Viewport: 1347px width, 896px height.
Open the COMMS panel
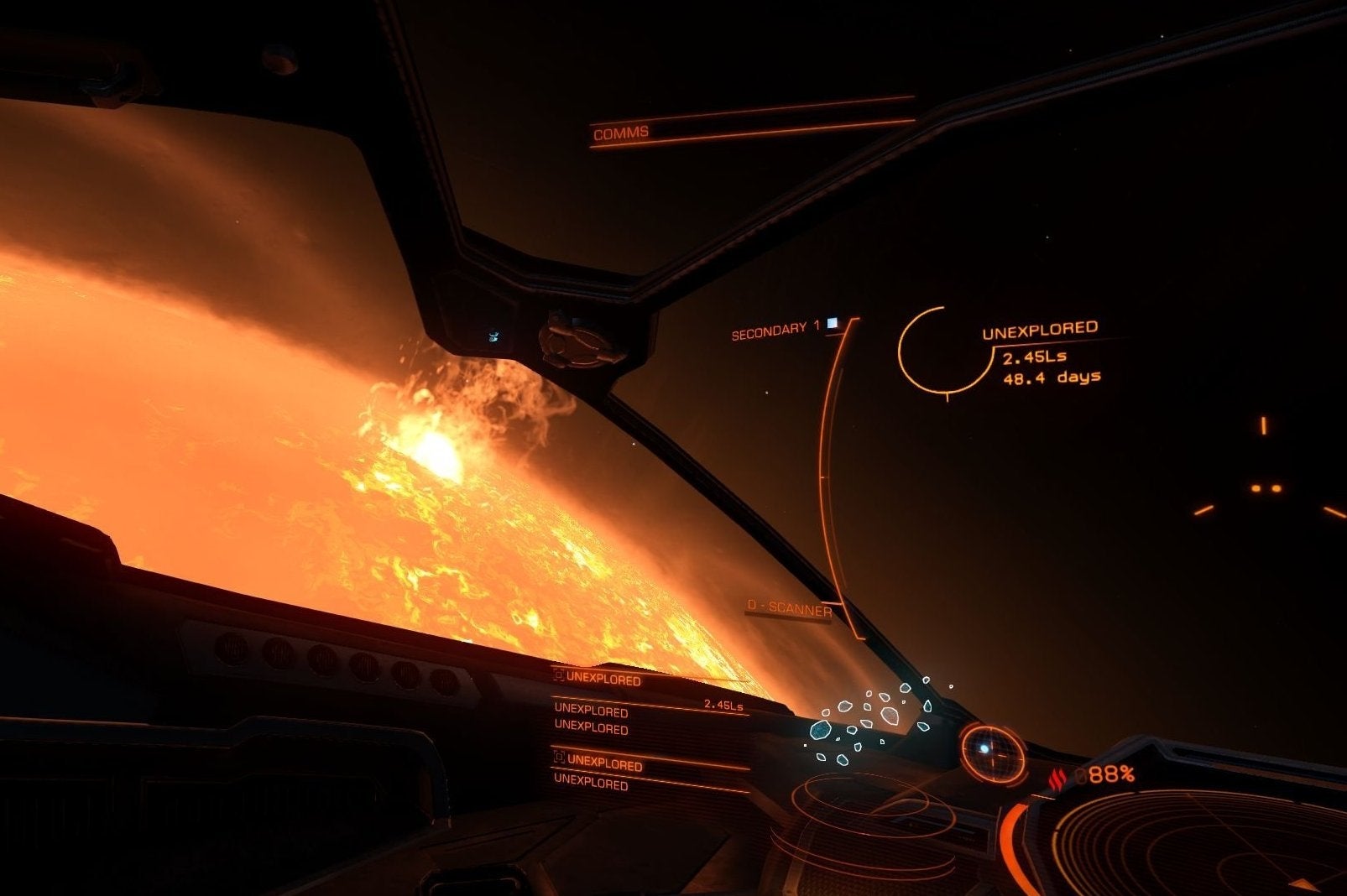[x=622, y=133]
